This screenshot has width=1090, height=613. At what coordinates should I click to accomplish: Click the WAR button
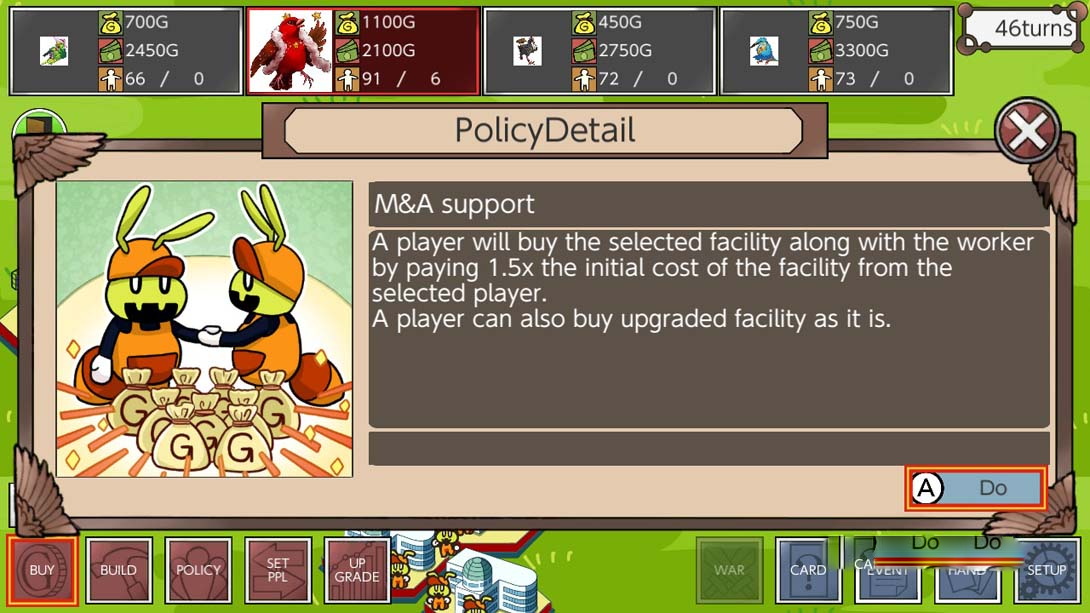[x=729, y=570]
